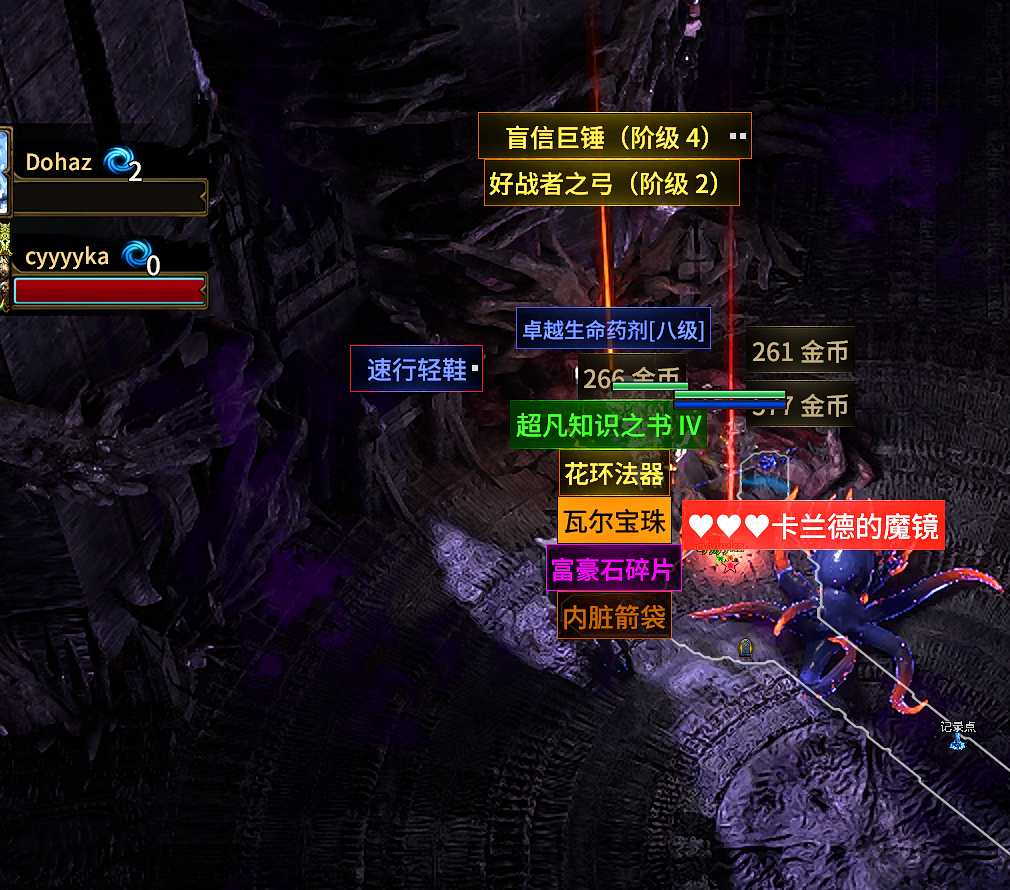Click the portal swirl icon beside cyyyyka
This screenshot has width=1010, height=890.
[x=135, y=255]
